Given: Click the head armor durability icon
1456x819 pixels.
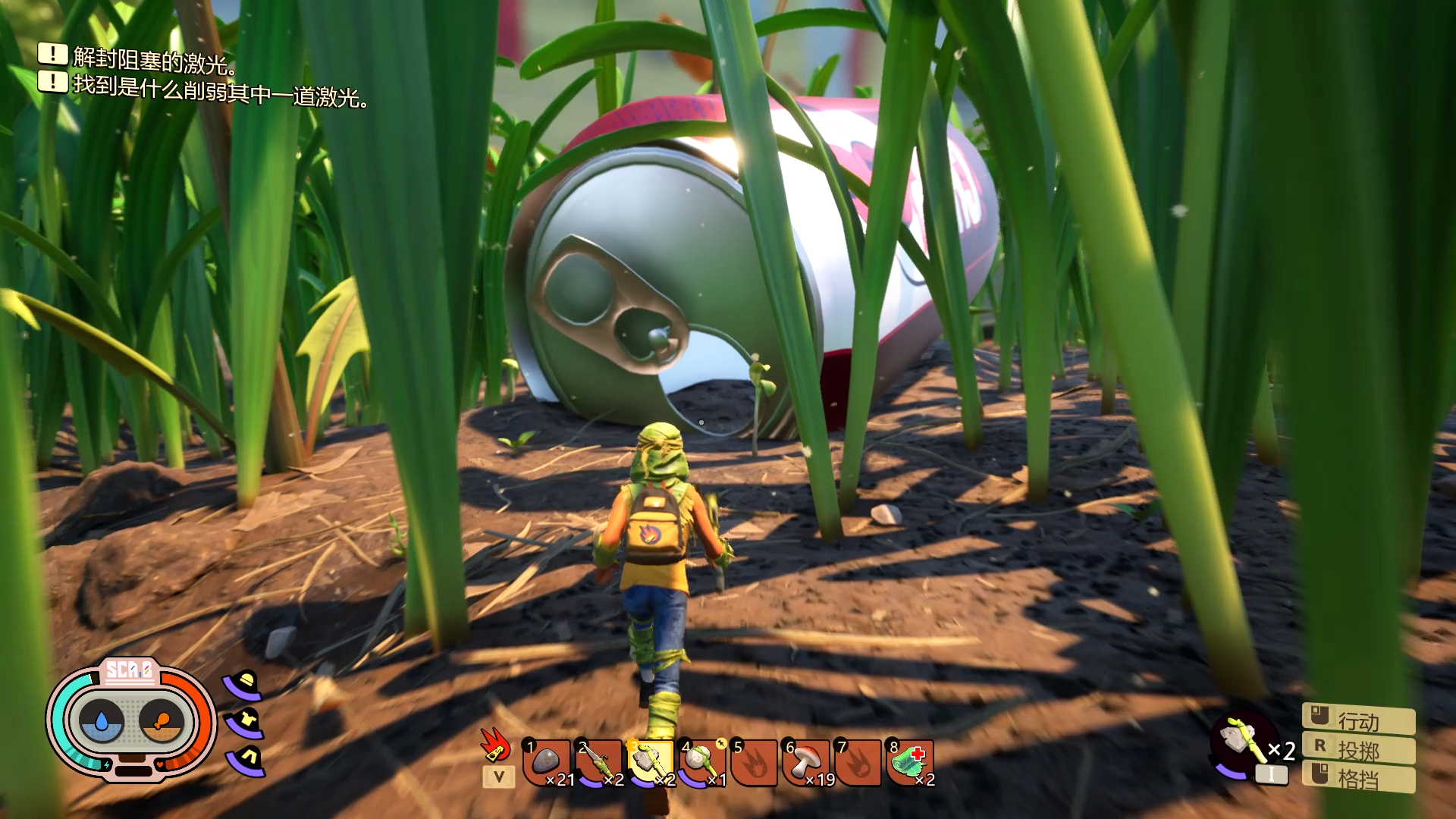Looking at the screenshot, I should click(x=244, y=685).
